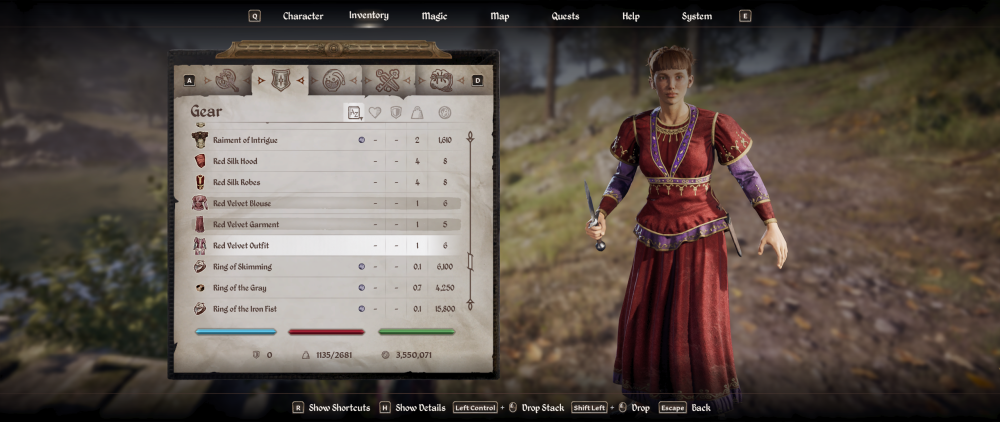
Task: Sort gear by the armor shield column
Action: pyautogui.click(x=396, y=113)
